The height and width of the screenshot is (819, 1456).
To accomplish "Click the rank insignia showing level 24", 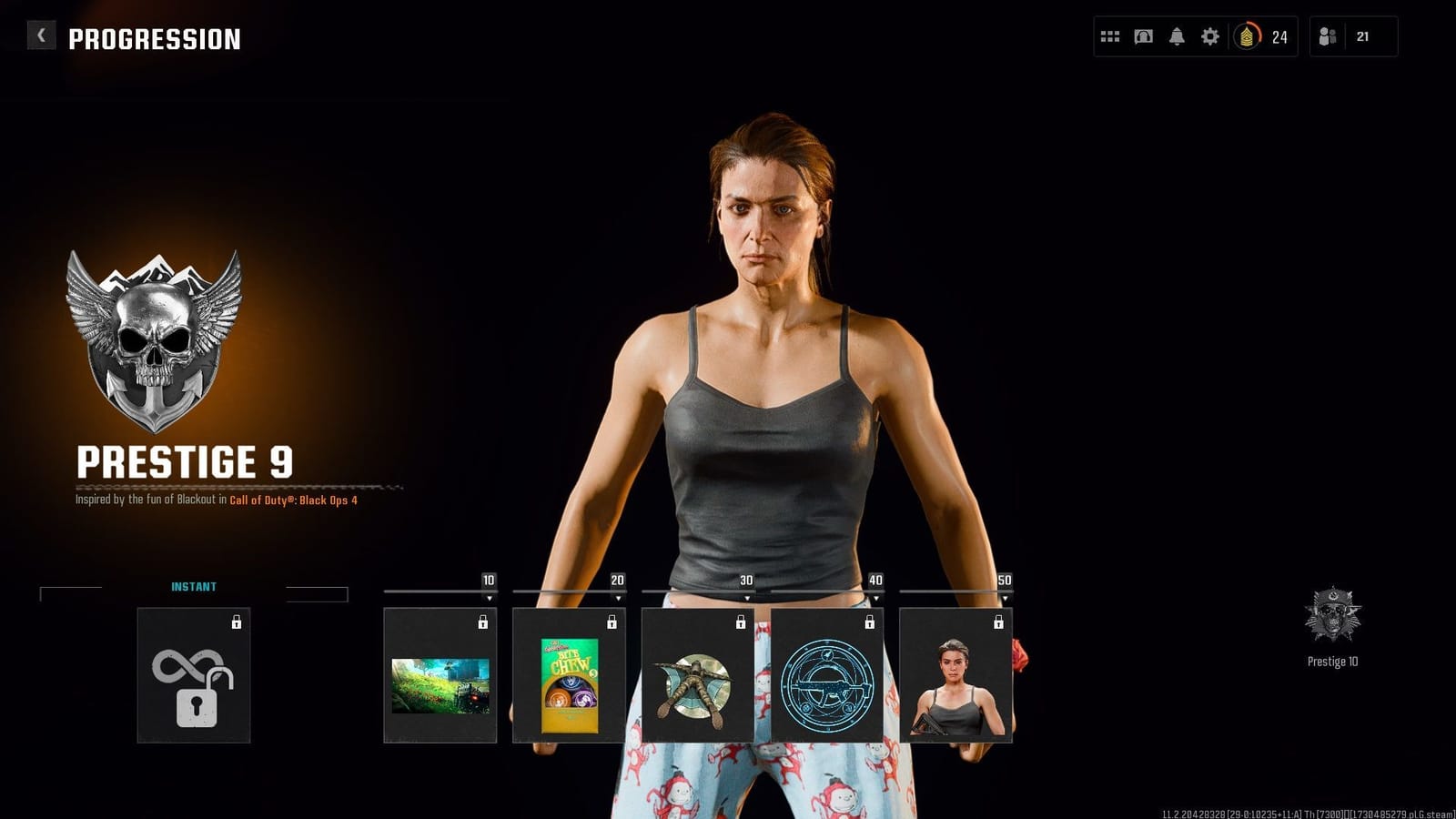I will tap(1246, 37).
